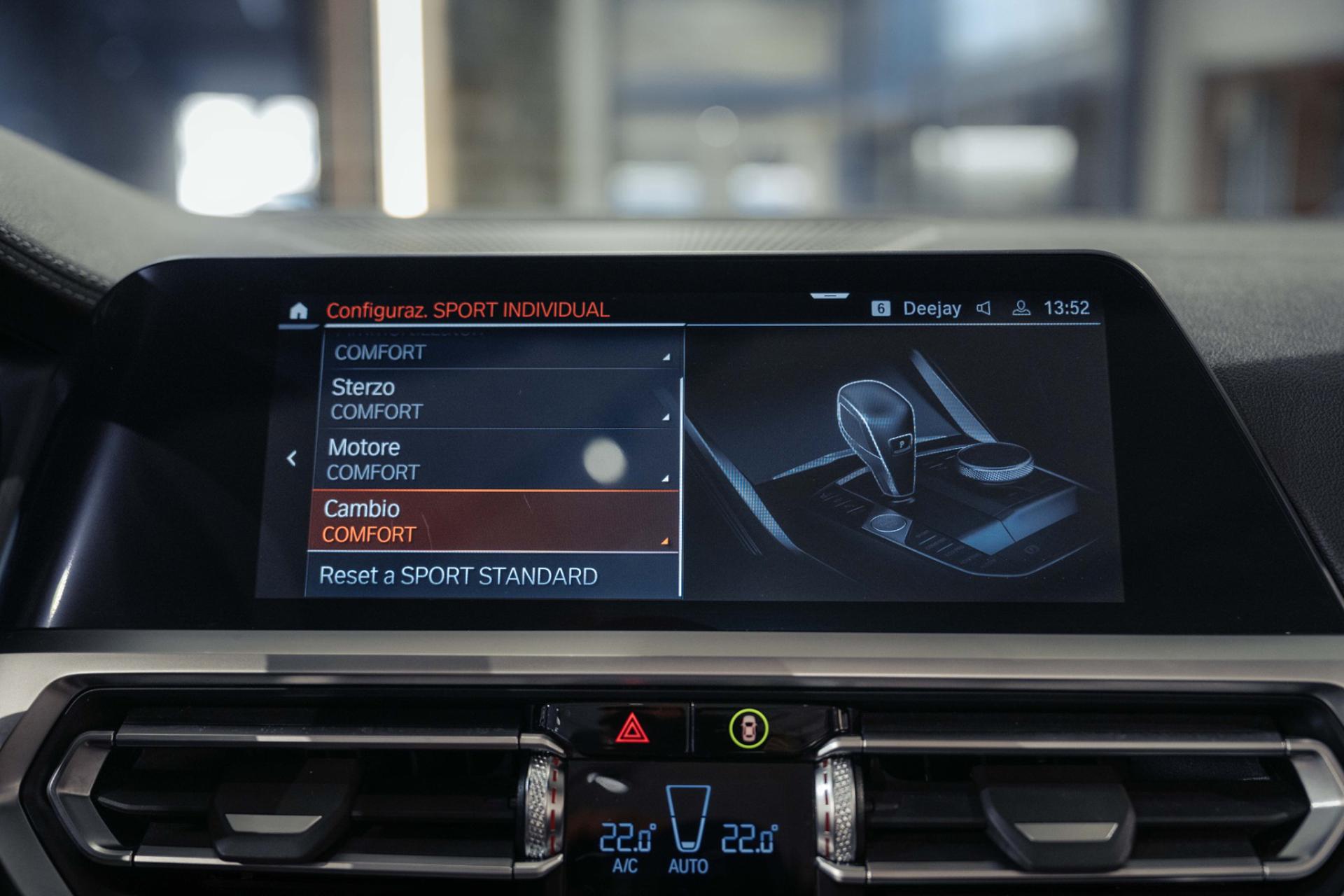Pull down the top status drawer handle
Viewport: 1344px width, 896px height.
829,296
